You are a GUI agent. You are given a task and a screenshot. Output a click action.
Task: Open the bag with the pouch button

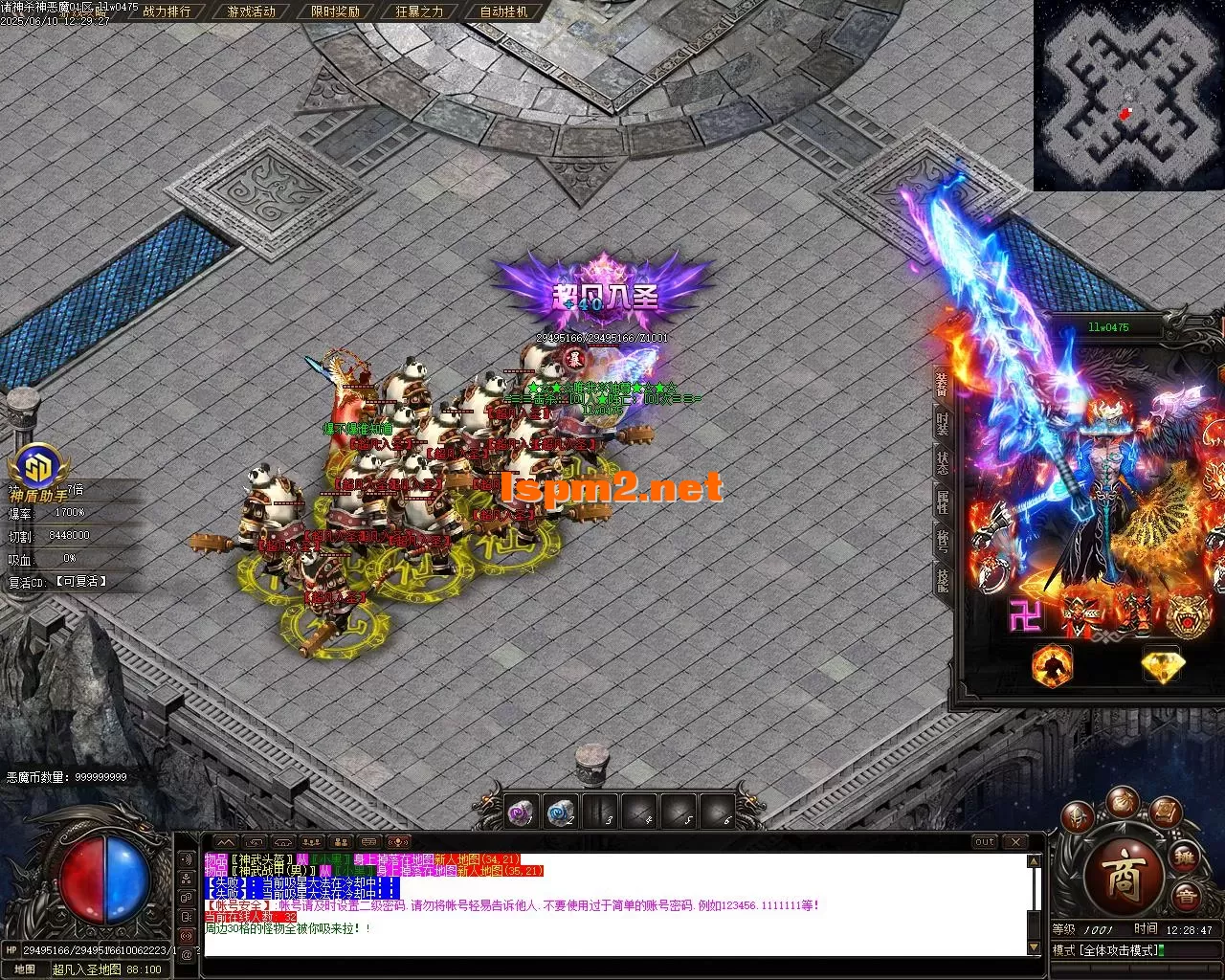tap(1122, 802)
